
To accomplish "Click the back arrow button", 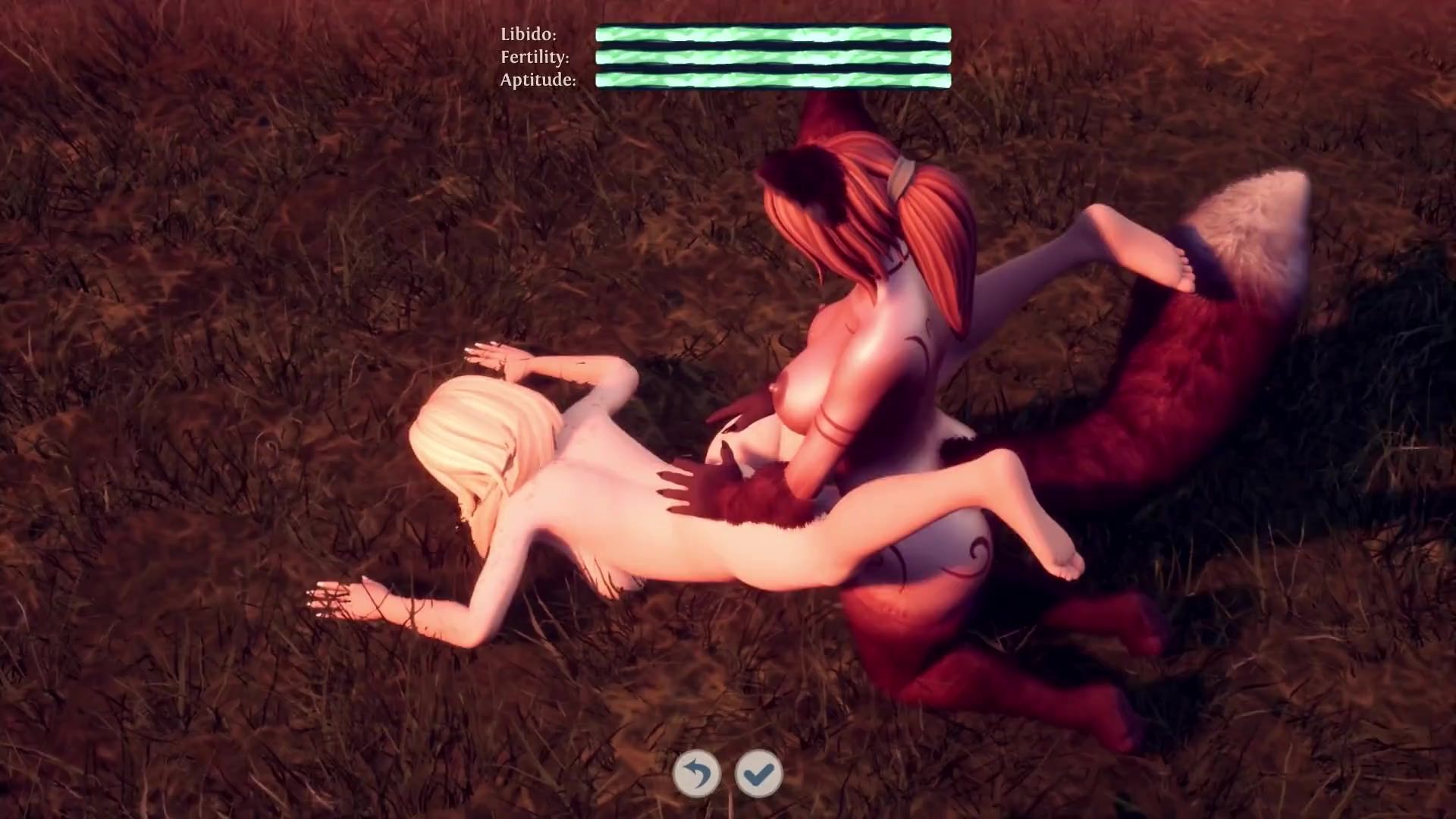I will [696, 773].
